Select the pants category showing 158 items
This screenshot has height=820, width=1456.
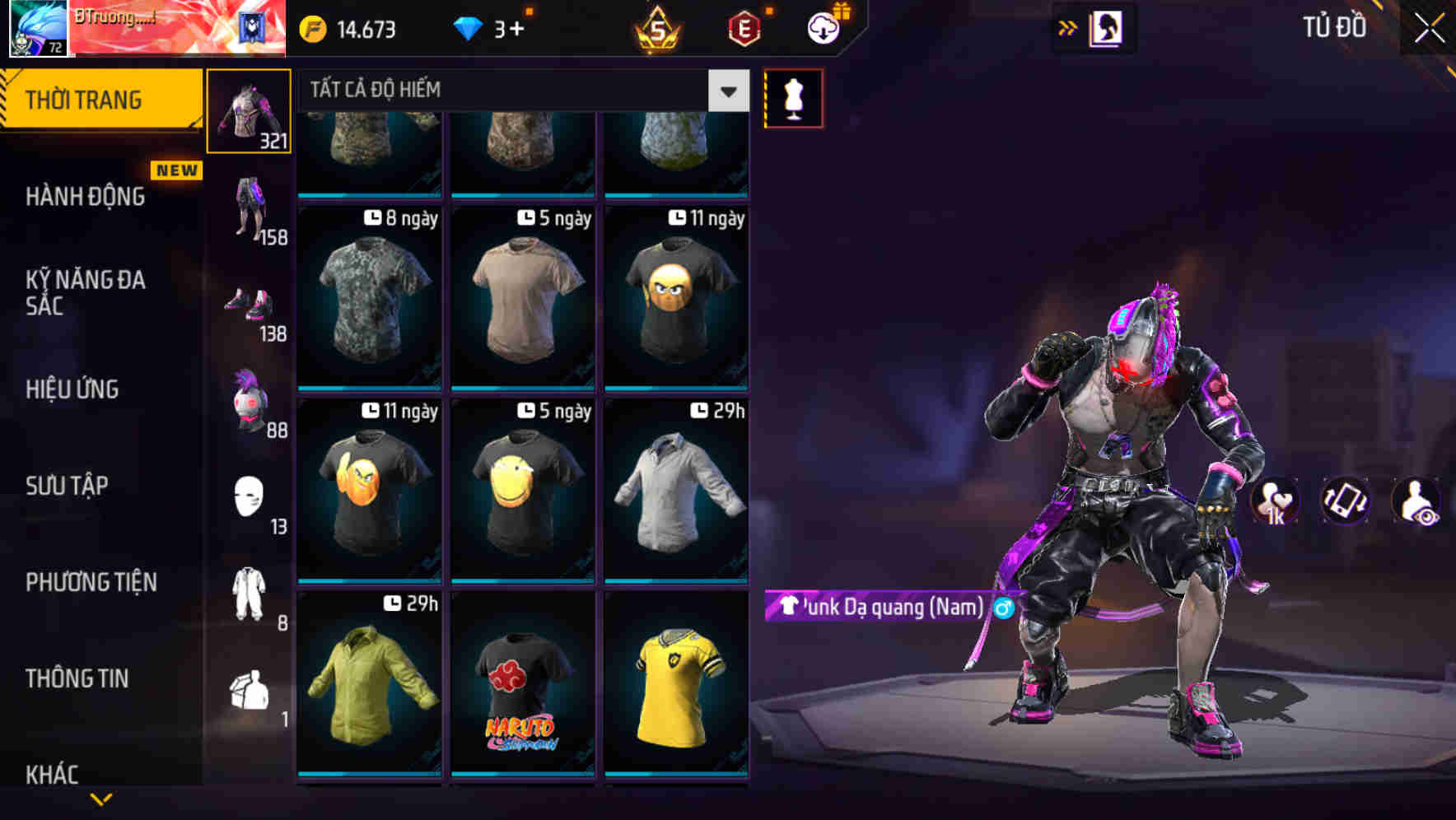pos(249,206)
